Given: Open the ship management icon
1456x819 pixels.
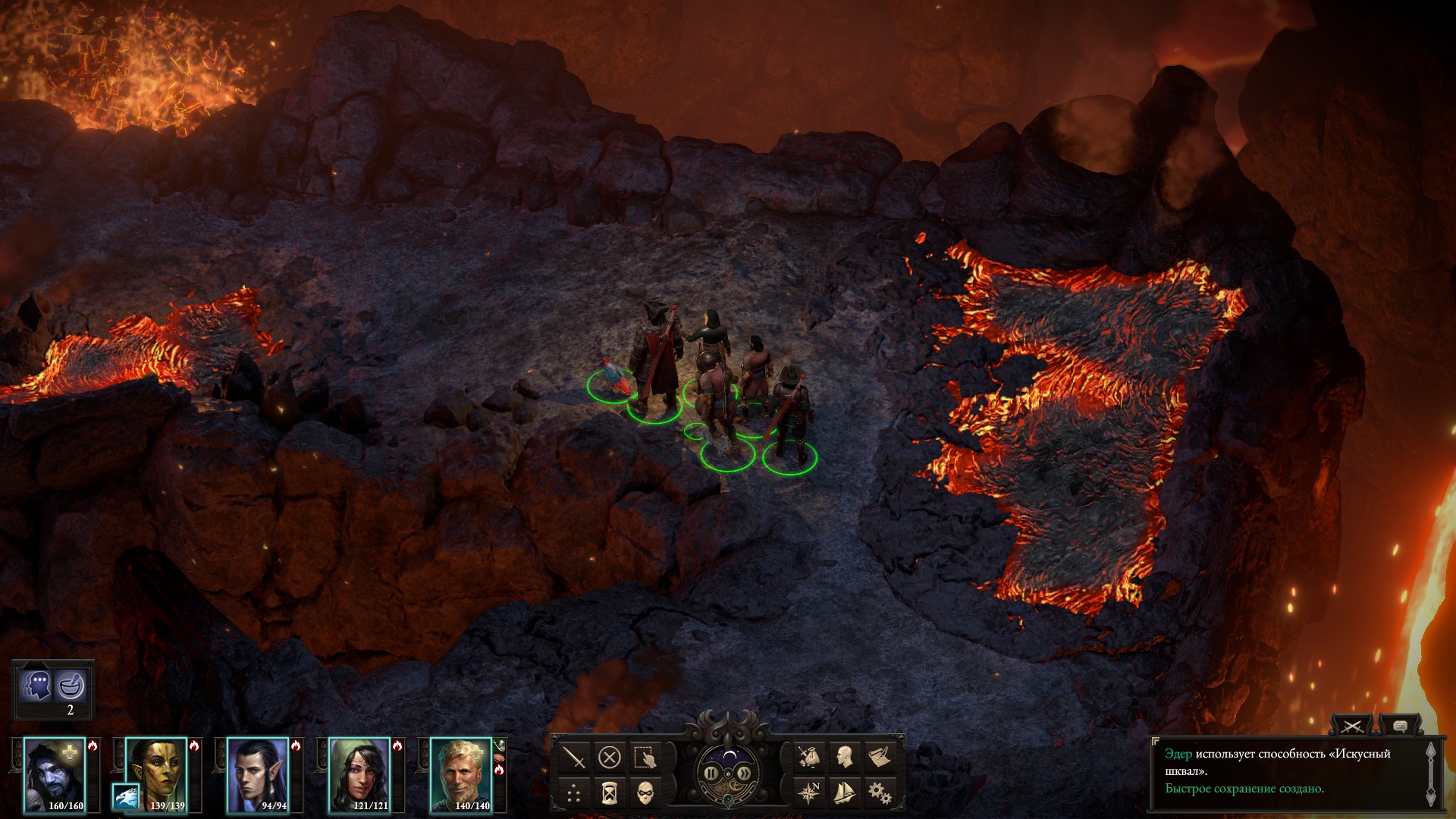Looking at the screenshot, I should coord(844,793).
